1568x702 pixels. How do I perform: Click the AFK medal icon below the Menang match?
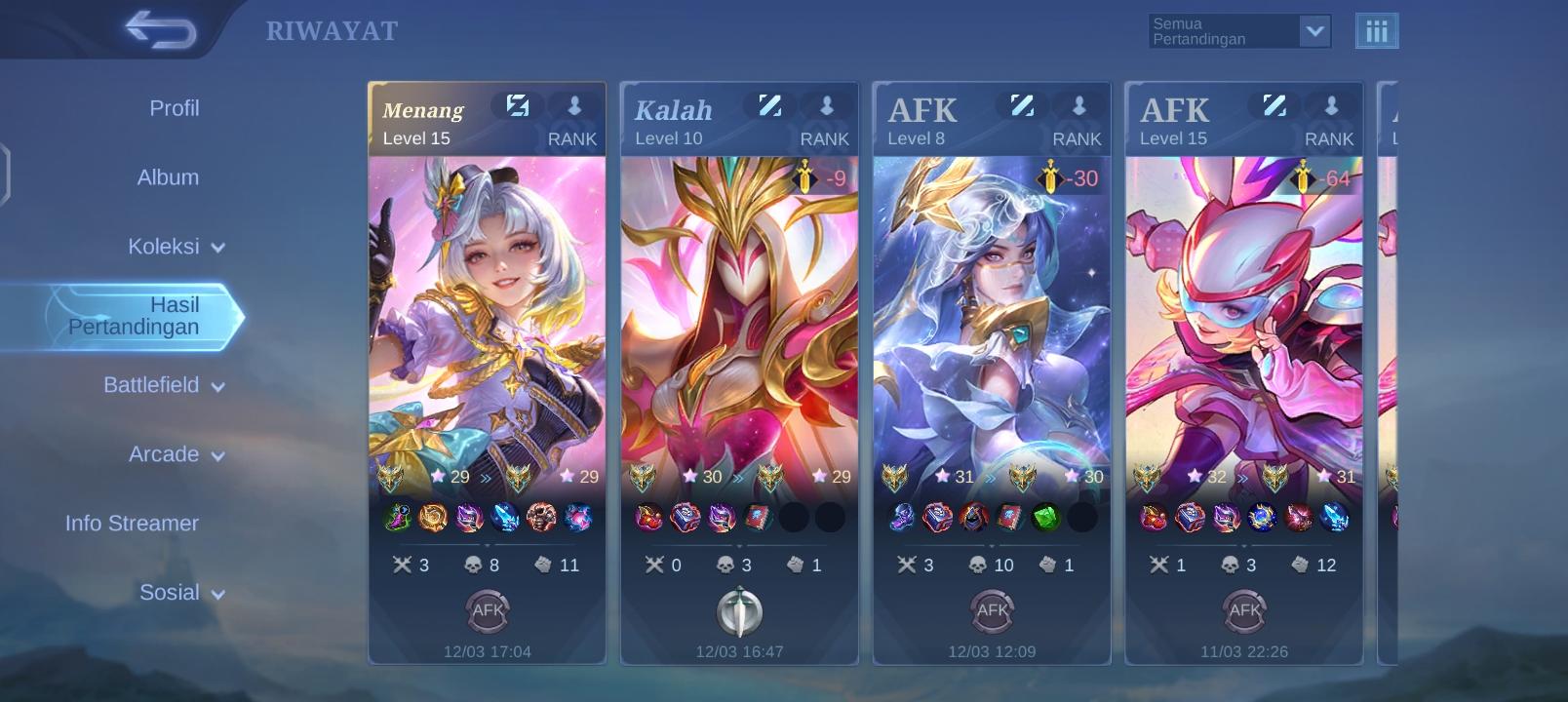[x=488, y=611]
